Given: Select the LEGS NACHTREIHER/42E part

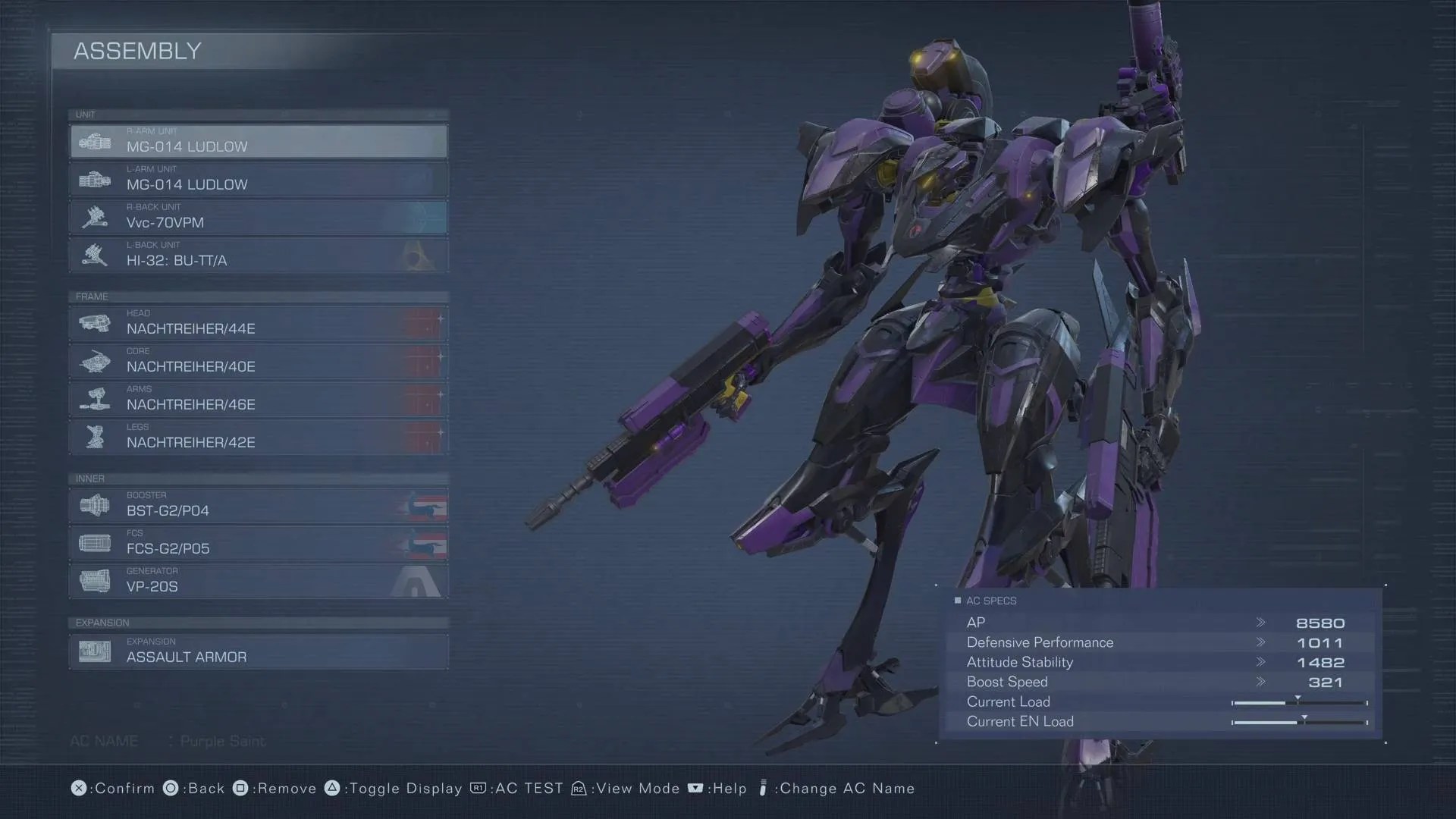Looking at the screenshot, I should click(258, 438).
